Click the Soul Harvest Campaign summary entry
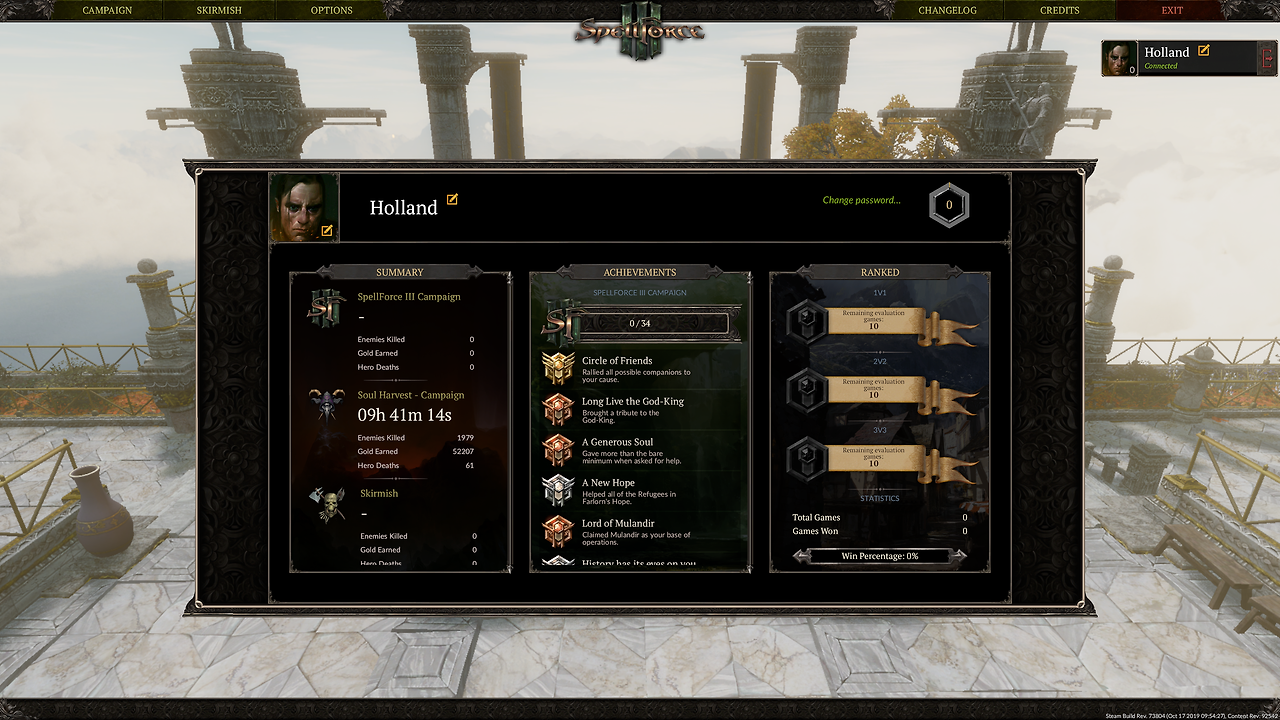1280x720 pixels. click(x=410, y=395)
